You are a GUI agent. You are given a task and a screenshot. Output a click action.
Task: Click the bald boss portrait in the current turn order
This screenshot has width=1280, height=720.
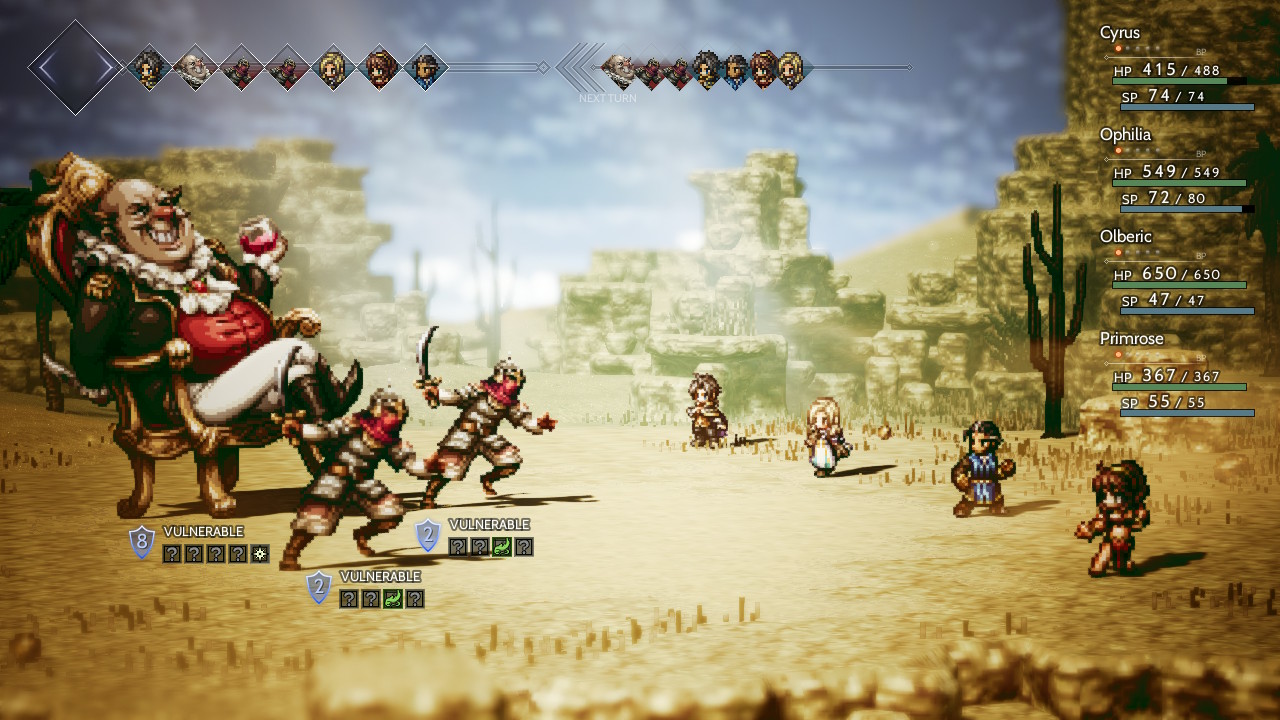tap(194, 68)
